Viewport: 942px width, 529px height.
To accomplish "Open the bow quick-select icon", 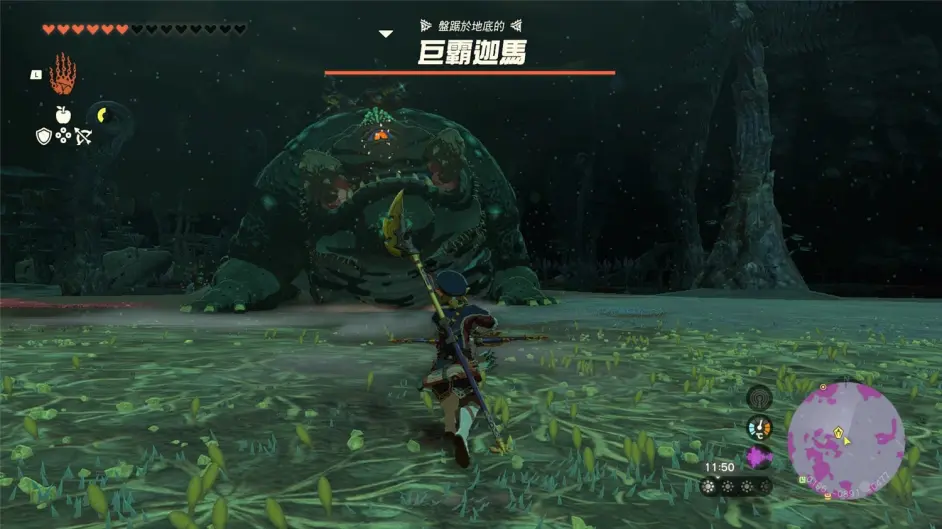I will (x=83, y=135).
